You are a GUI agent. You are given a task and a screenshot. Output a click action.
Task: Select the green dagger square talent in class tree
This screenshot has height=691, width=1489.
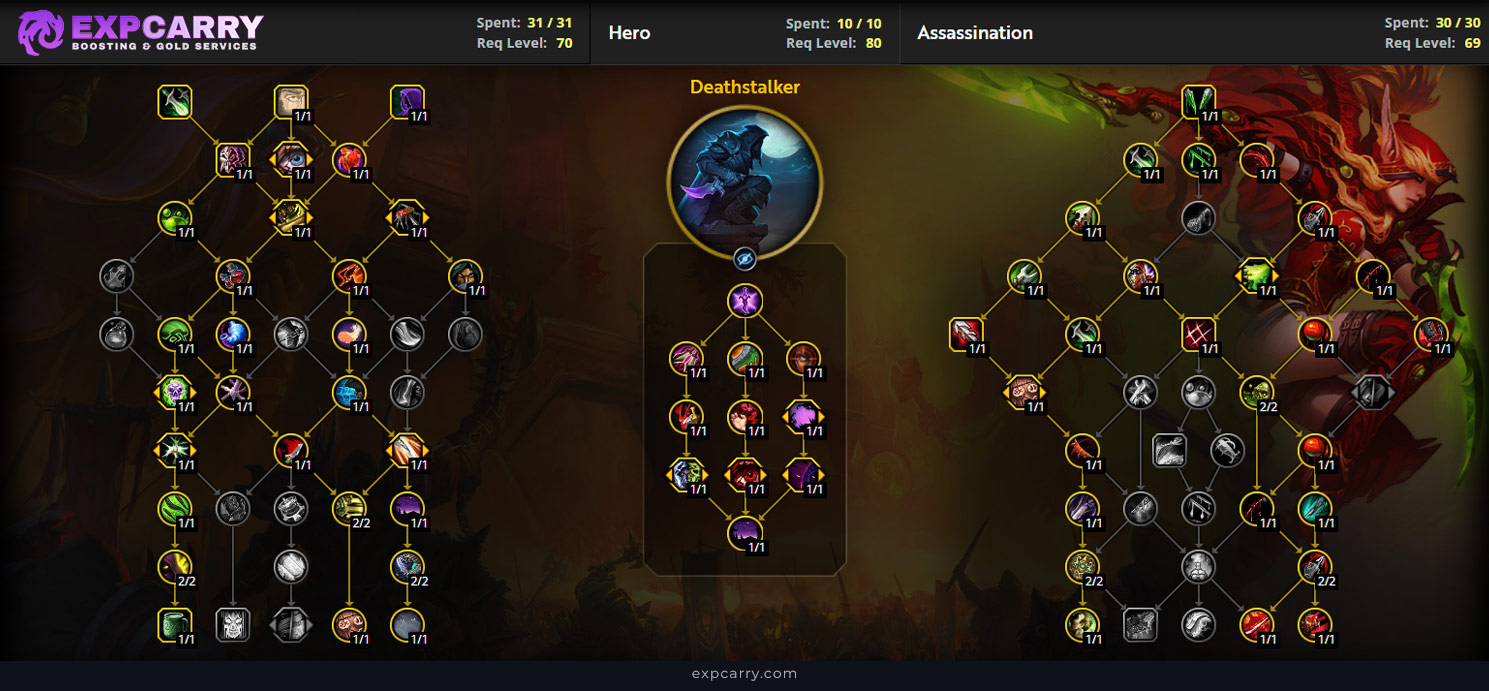(175, 101)
